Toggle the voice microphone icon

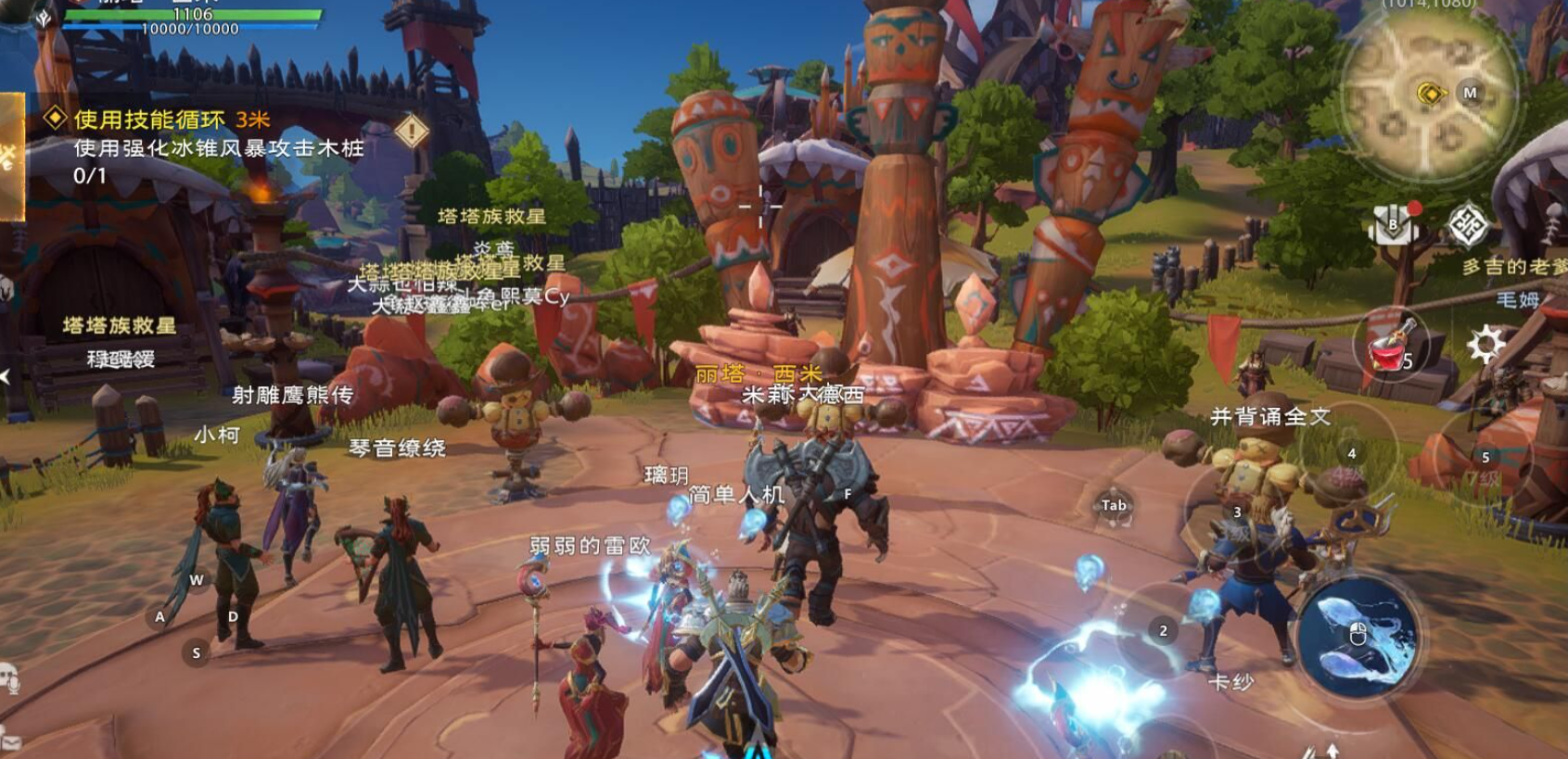tap(10, 678)
